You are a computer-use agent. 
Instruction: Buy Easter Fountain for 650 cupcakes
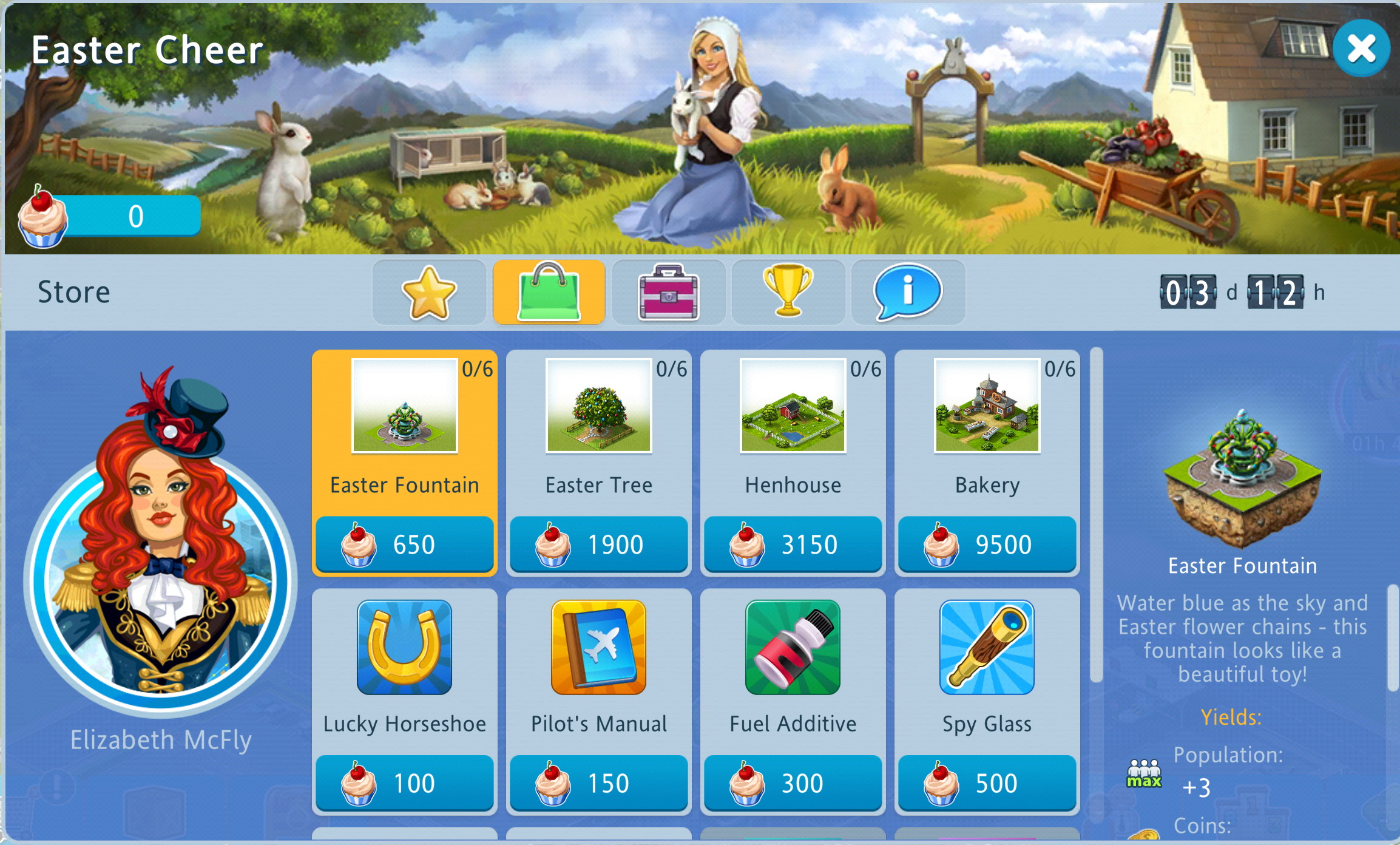pyautogui.click(x=404, y=544)
